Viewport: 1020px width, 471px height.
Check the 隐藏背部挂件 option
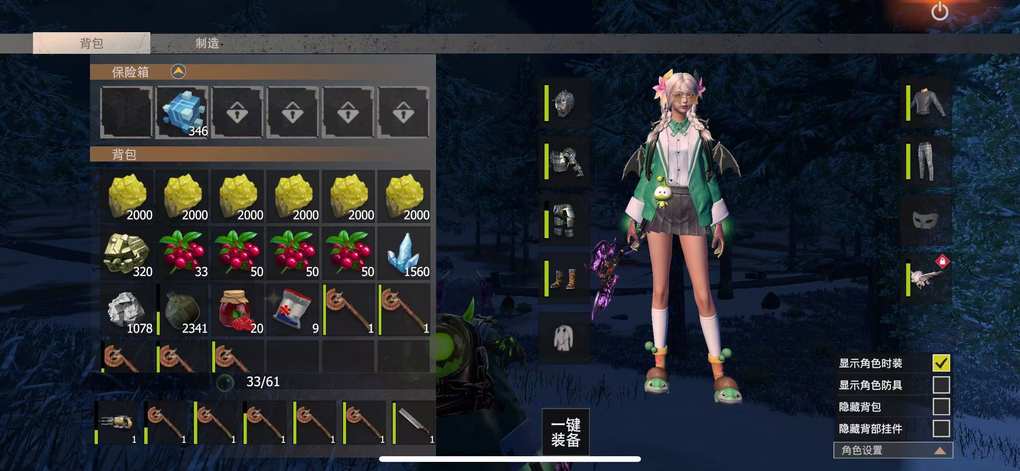coord(941,429)
